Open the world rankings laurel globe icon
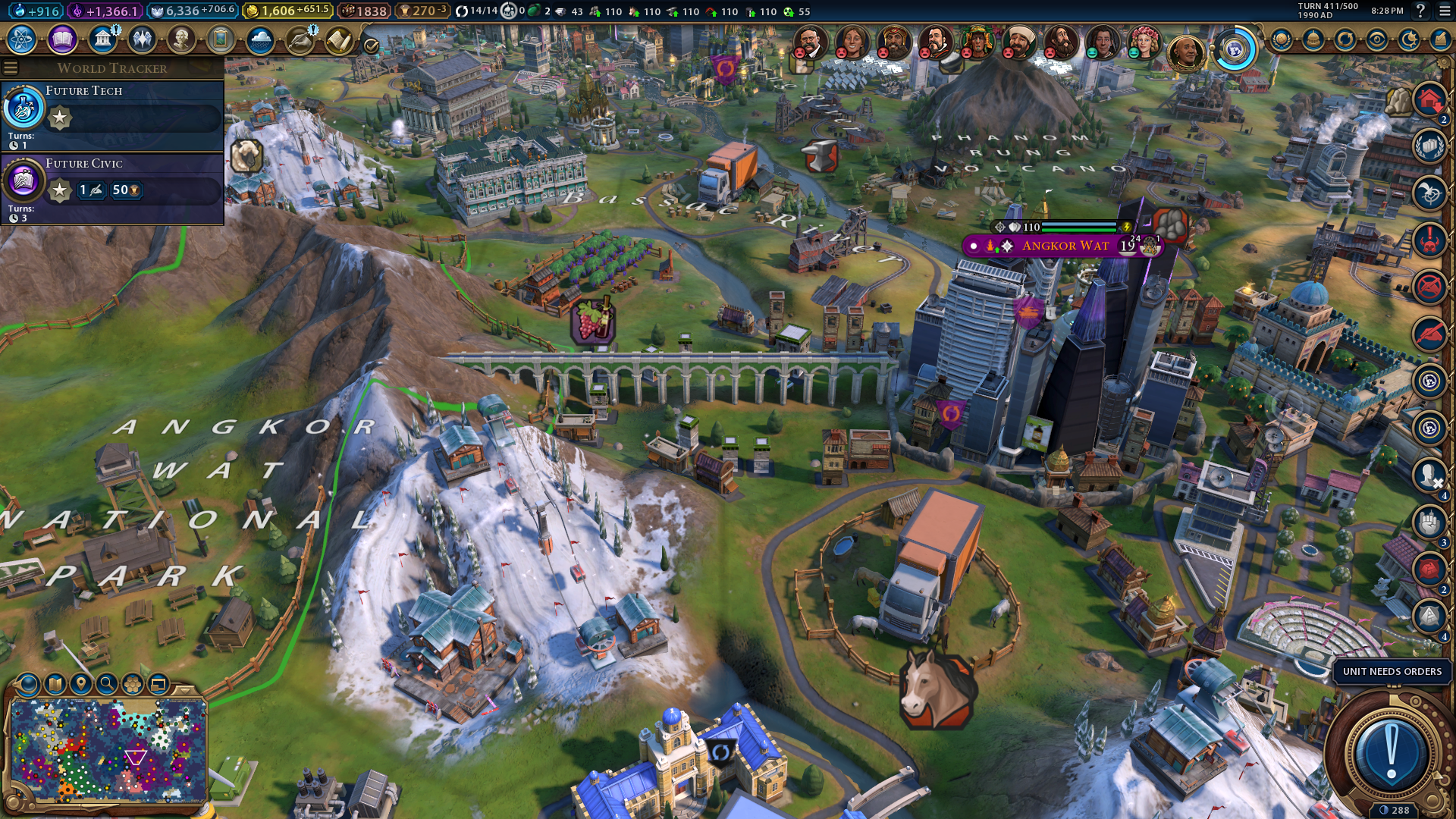 coord(1281,39)
